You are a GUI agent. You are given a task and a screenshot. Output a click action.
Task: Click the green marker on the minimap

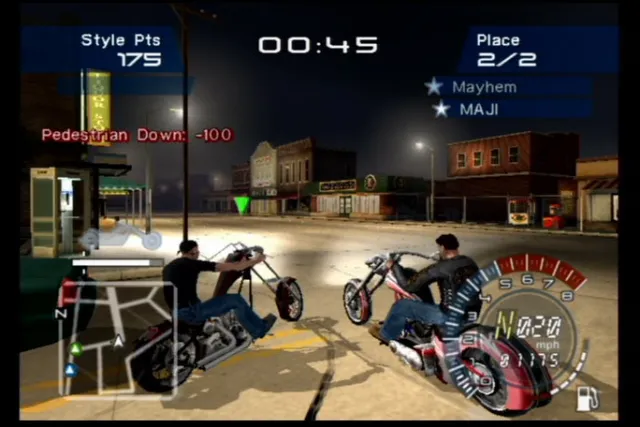[75, 349]
